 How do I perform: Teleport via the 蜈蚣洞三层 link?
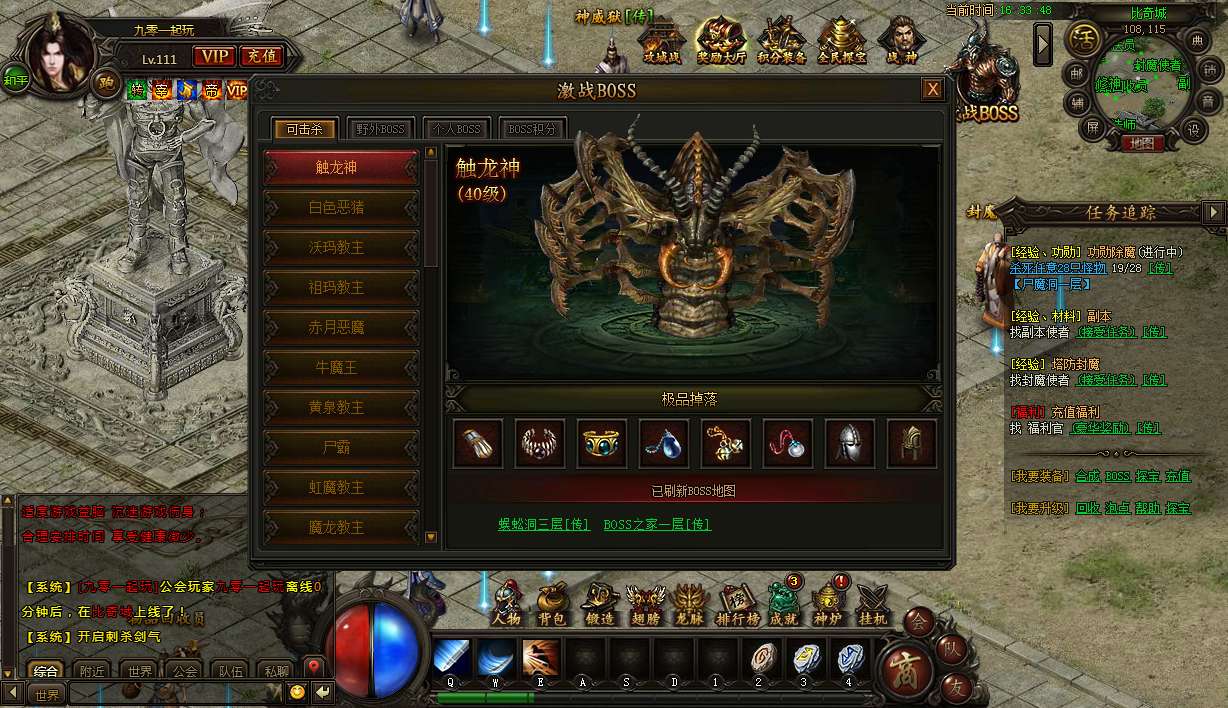[543, 524]
